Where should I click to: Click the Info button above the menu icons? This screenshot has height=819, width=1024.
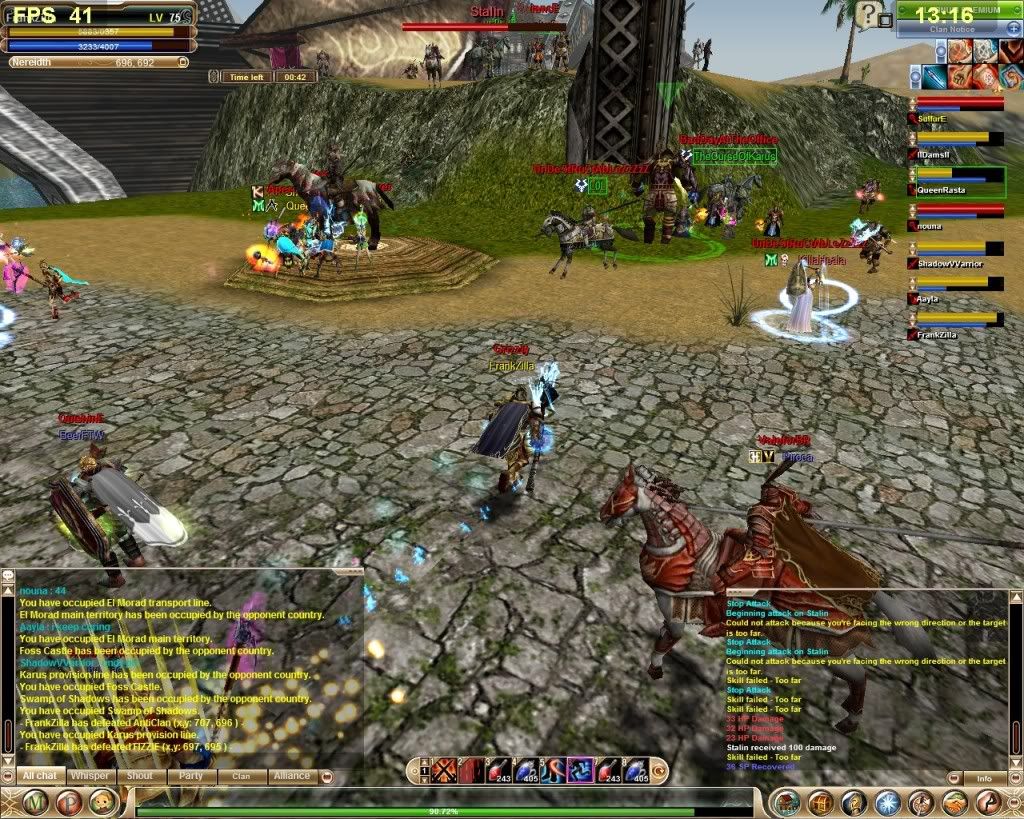point(984,778)
